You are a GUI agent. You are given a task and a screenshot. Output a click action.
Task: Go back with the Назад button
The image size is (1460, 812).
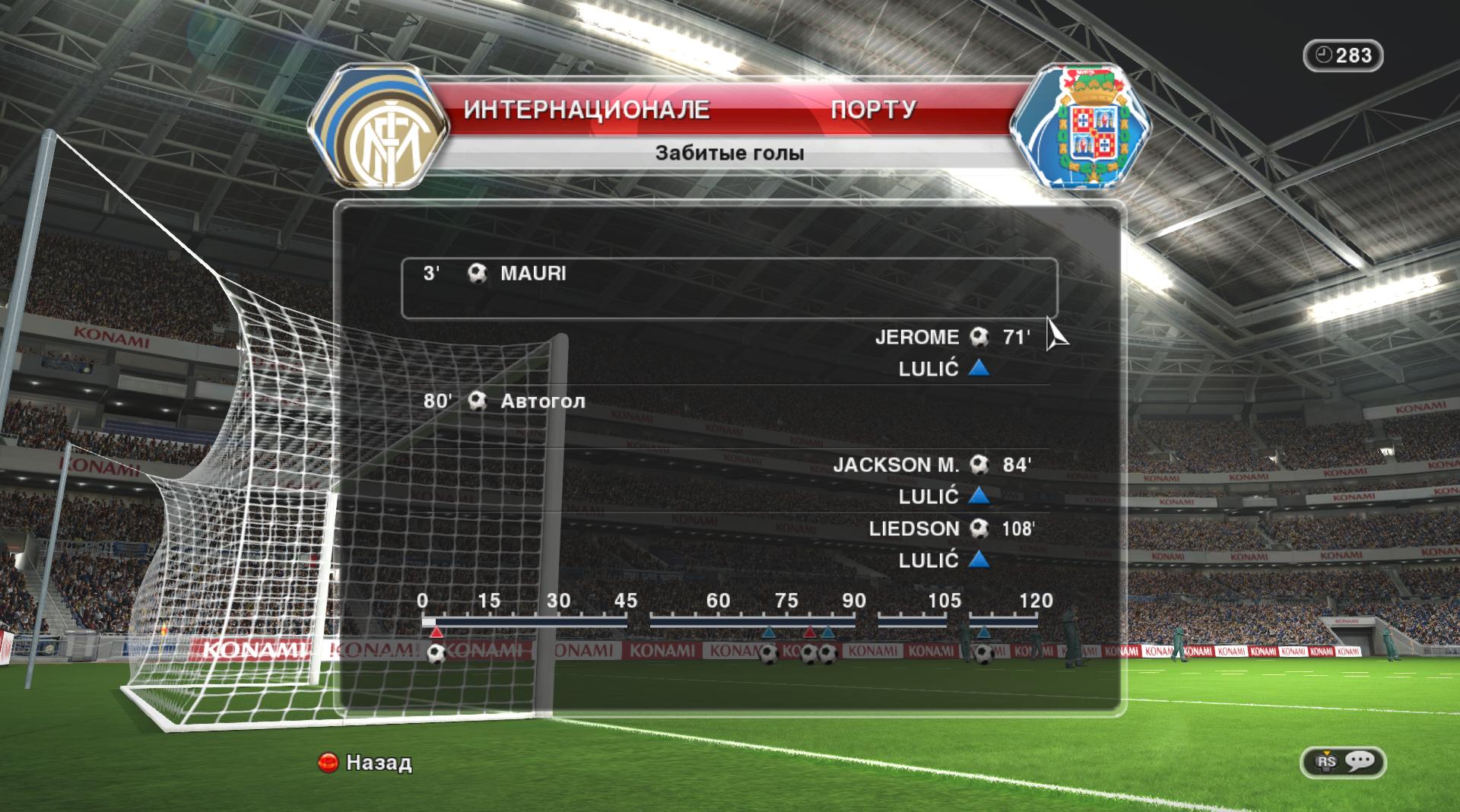(x=366, y=763)
